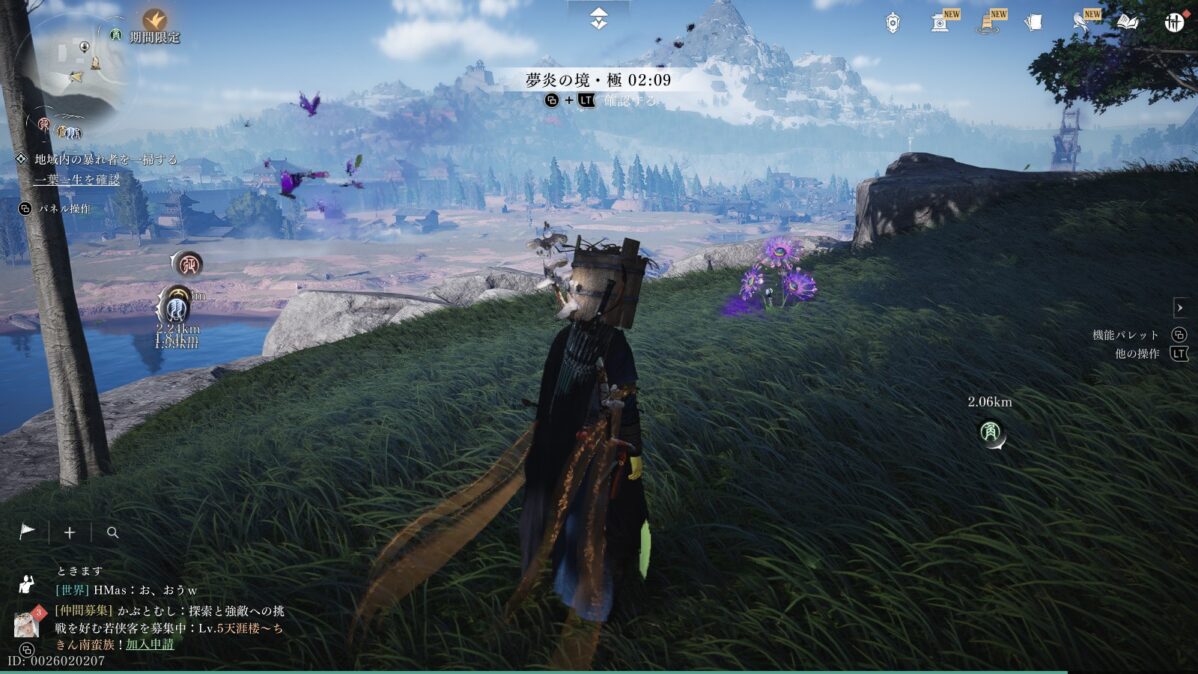Open the player avatar with the red badge
1198x674 pixels.
[x=26, y=624]
